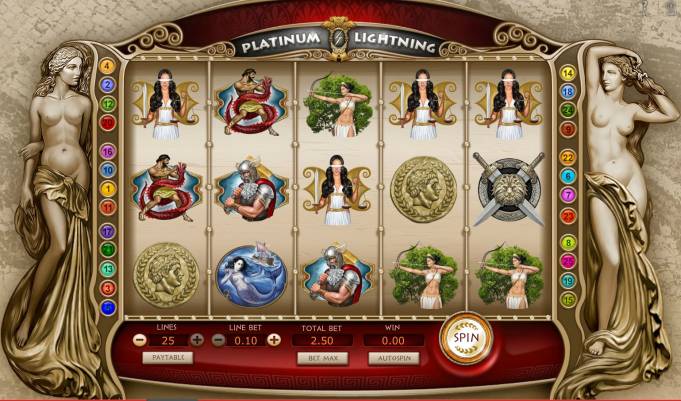Viewport: 681px width, 401px height.
Task: Click payline marker 16
Action: 108,152
